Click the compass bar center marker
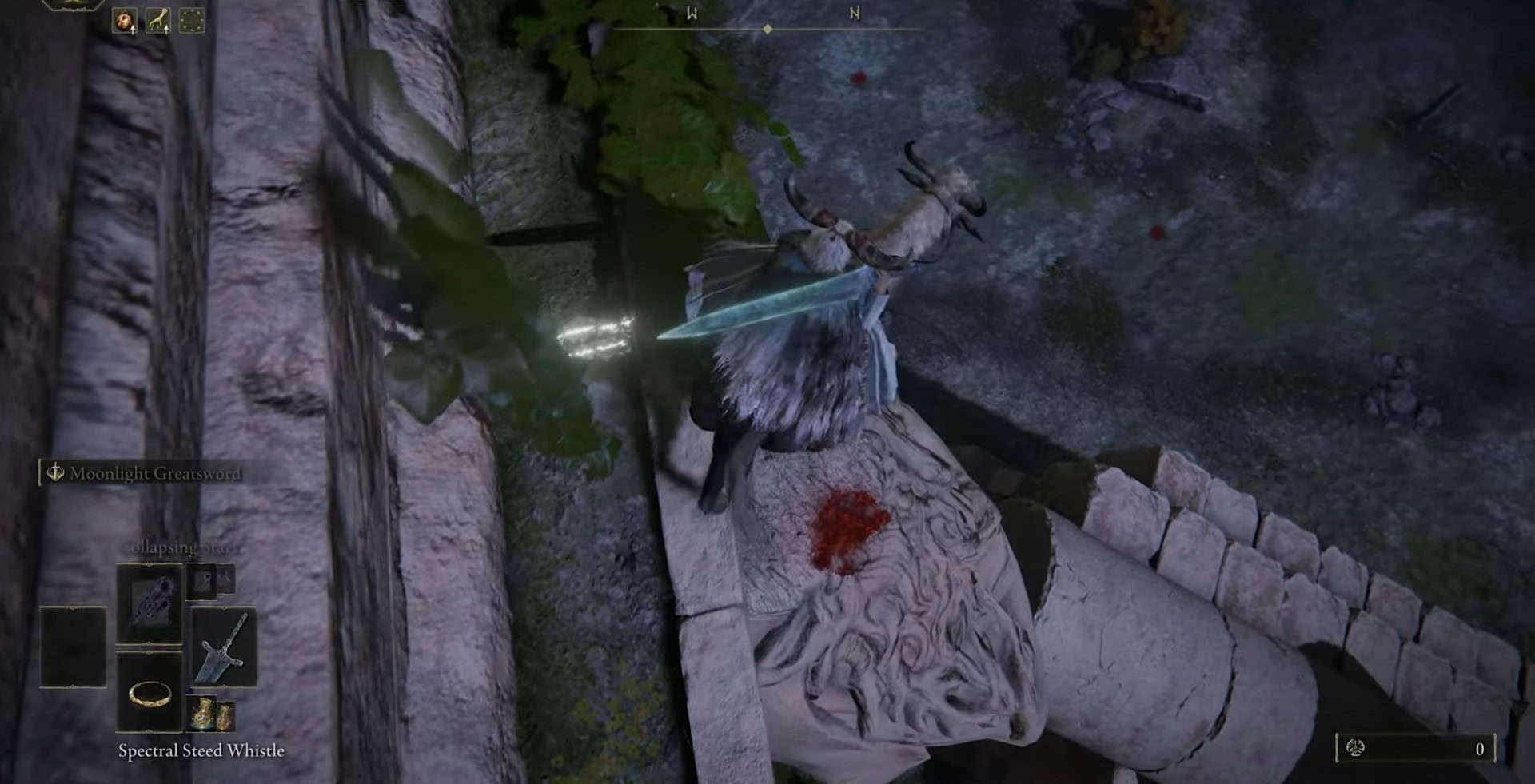Viewport: 1535px width, 784px height. (x=767, y=30)
